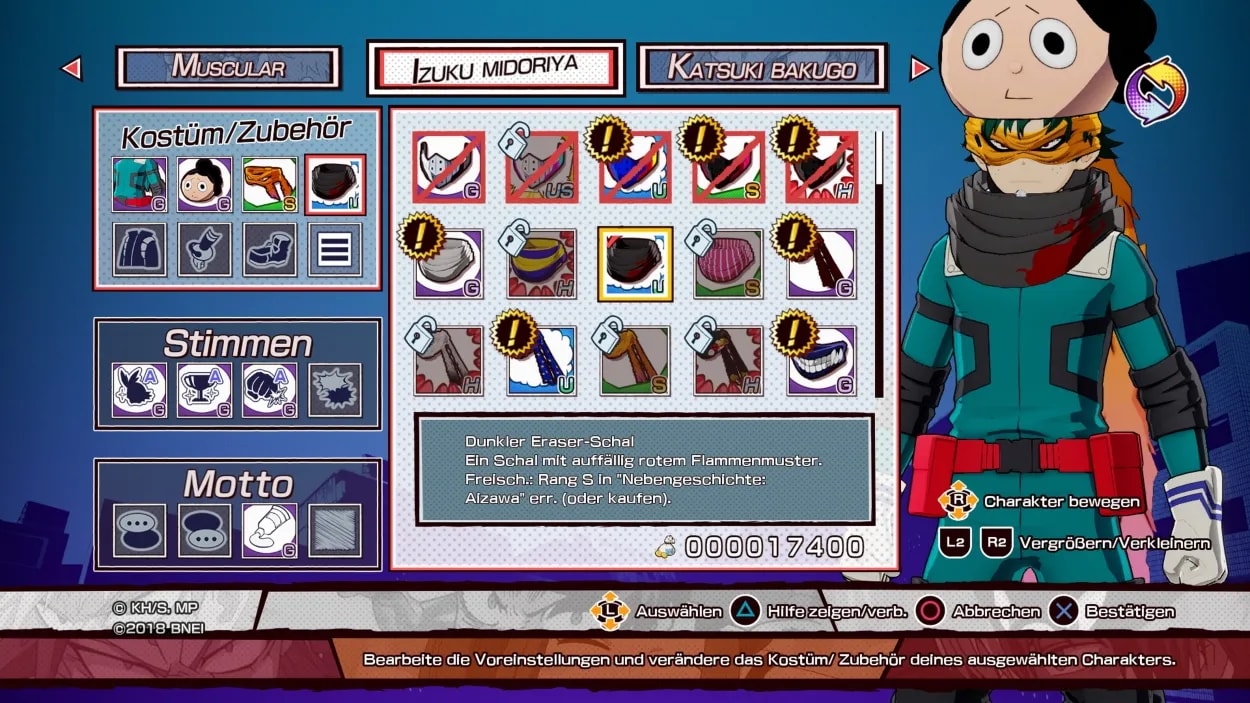This screenshot has height=703, width=1250.
Task: Select the trophy voice slot under Stimmen
Action: 205,390
